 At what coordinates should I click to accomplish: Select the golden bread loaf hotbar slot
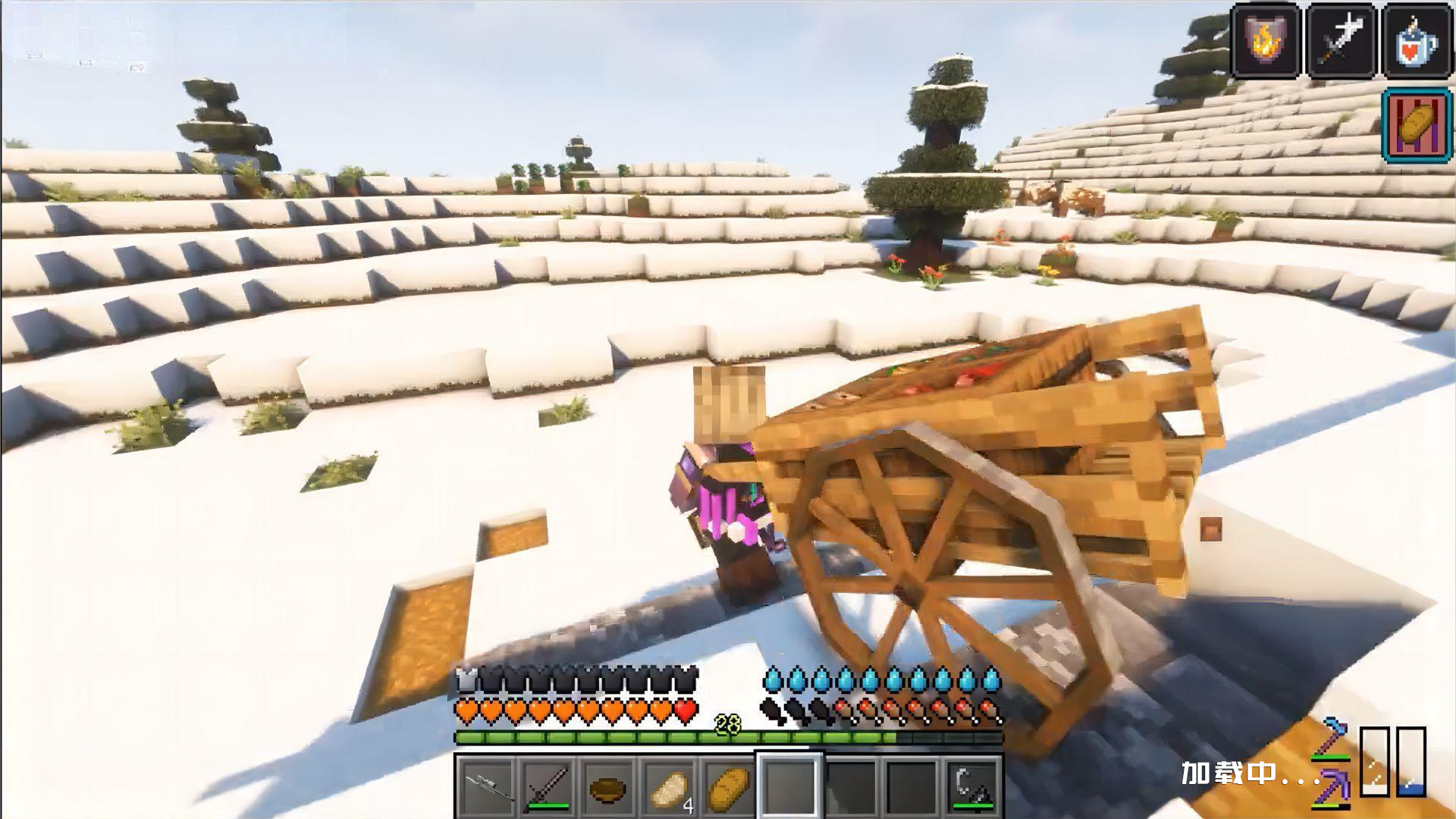[729, 786]
